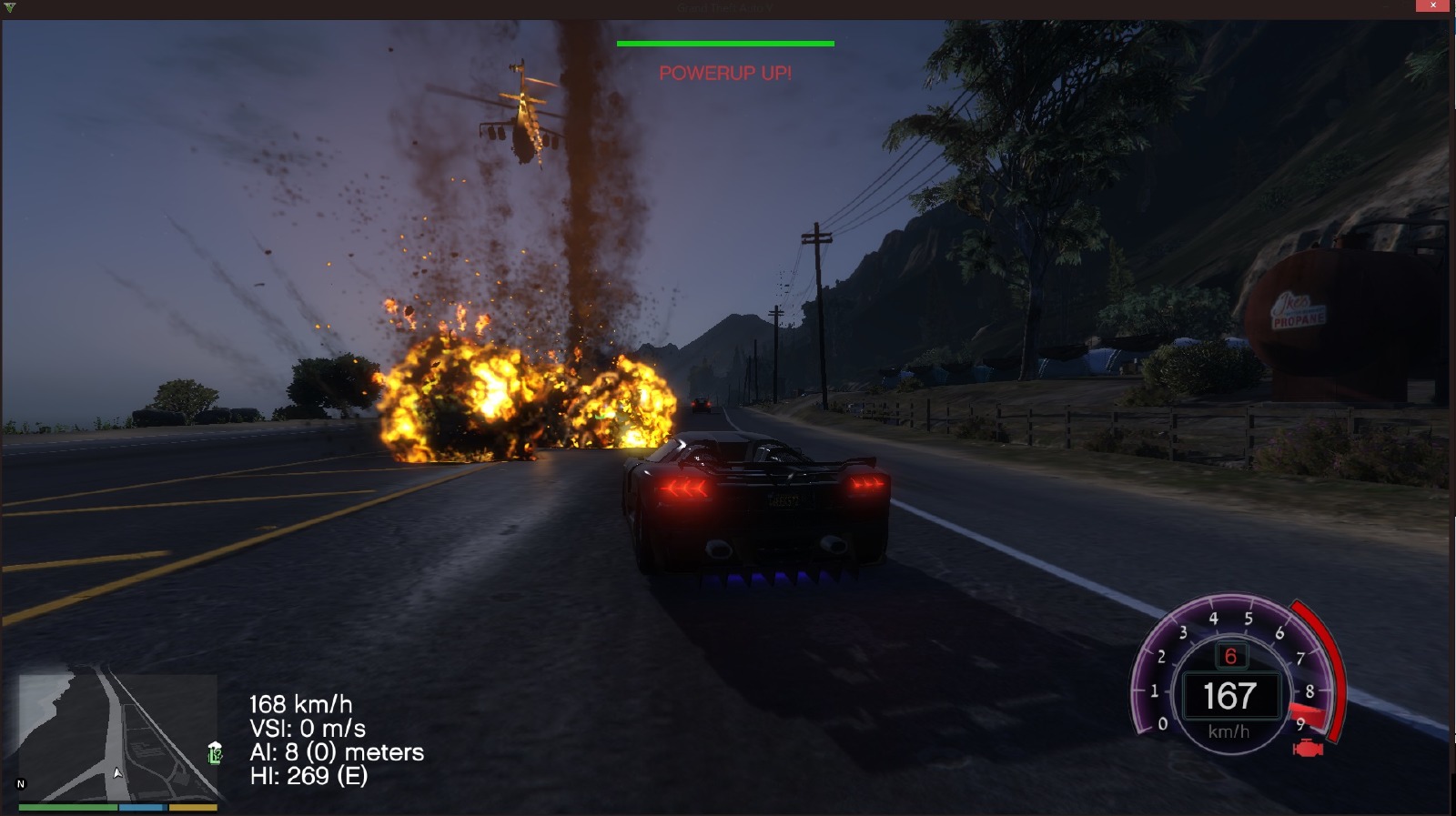Screen dimensions: 1456x816
Task: Close the game window
Action: point(1433,5)
